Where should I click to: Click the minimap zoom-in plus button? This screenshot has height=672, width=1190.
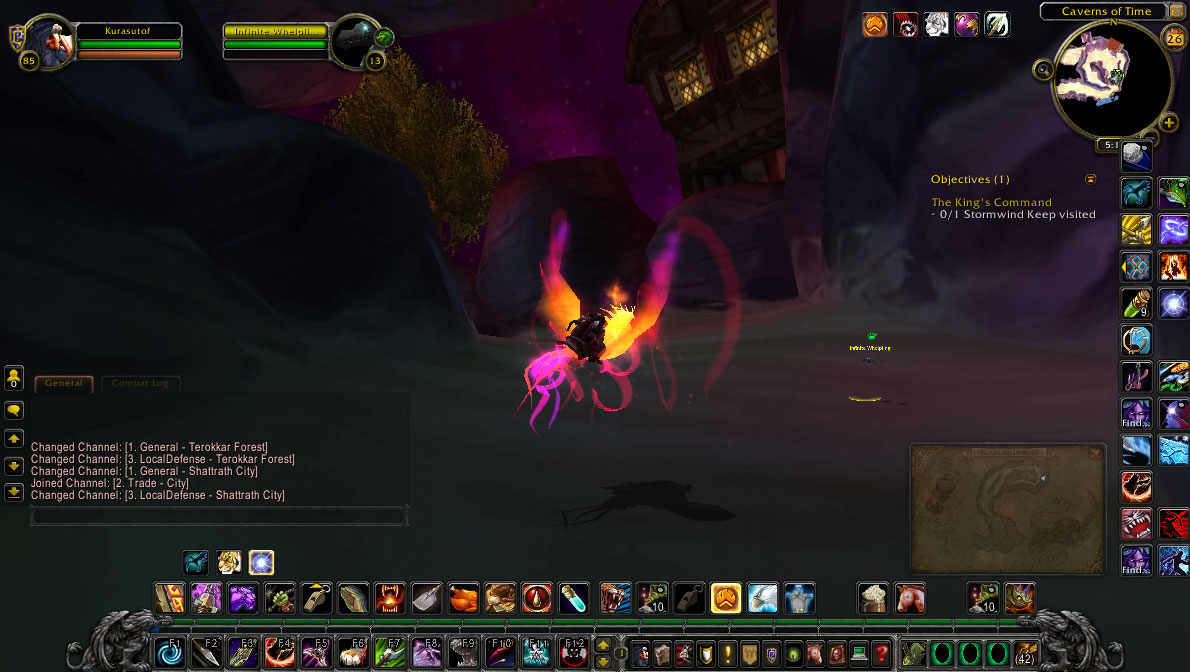(1169, 124)
